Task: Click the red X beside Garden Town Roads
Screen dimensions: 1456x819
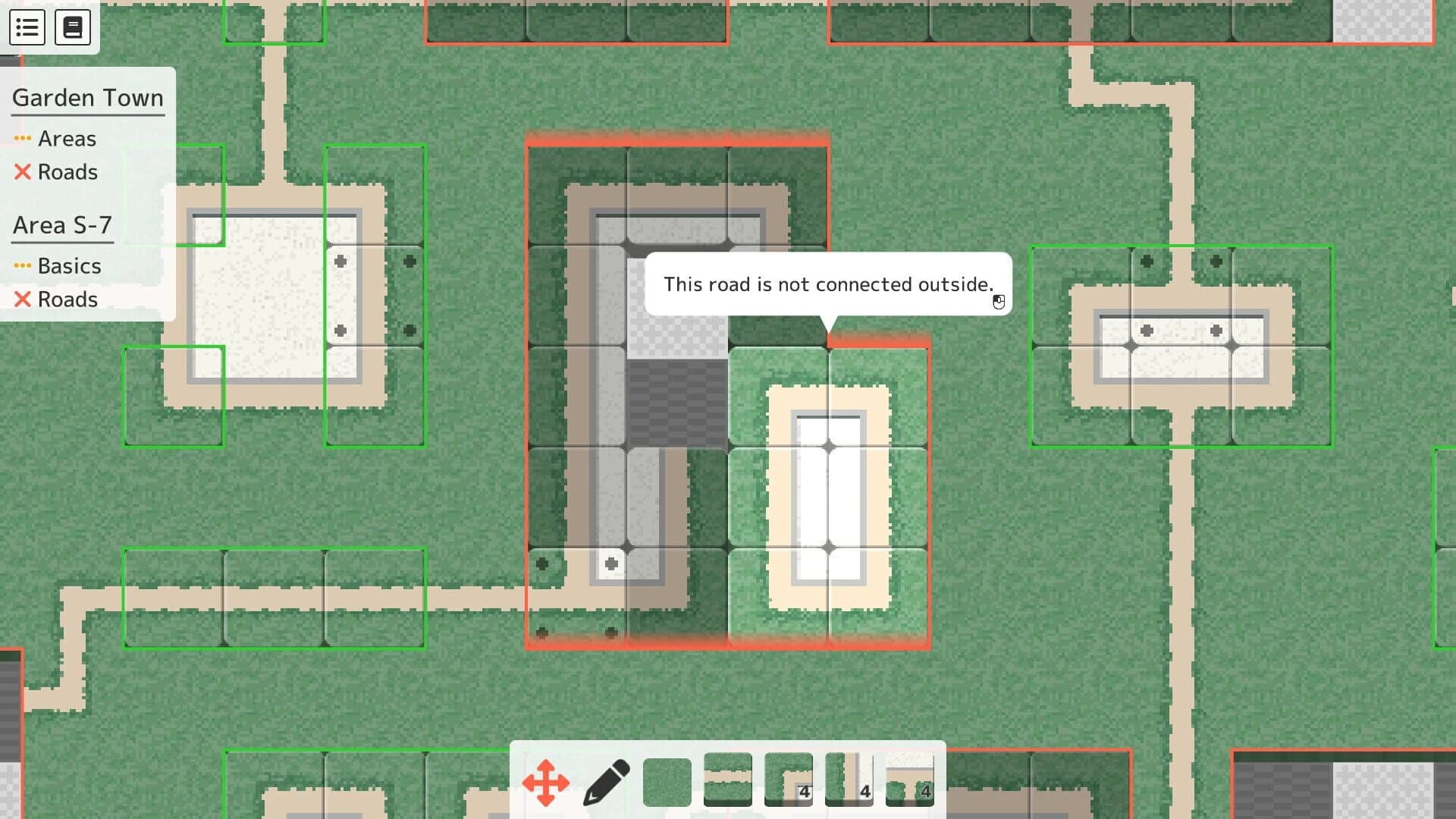Action: tap(20, 172)
